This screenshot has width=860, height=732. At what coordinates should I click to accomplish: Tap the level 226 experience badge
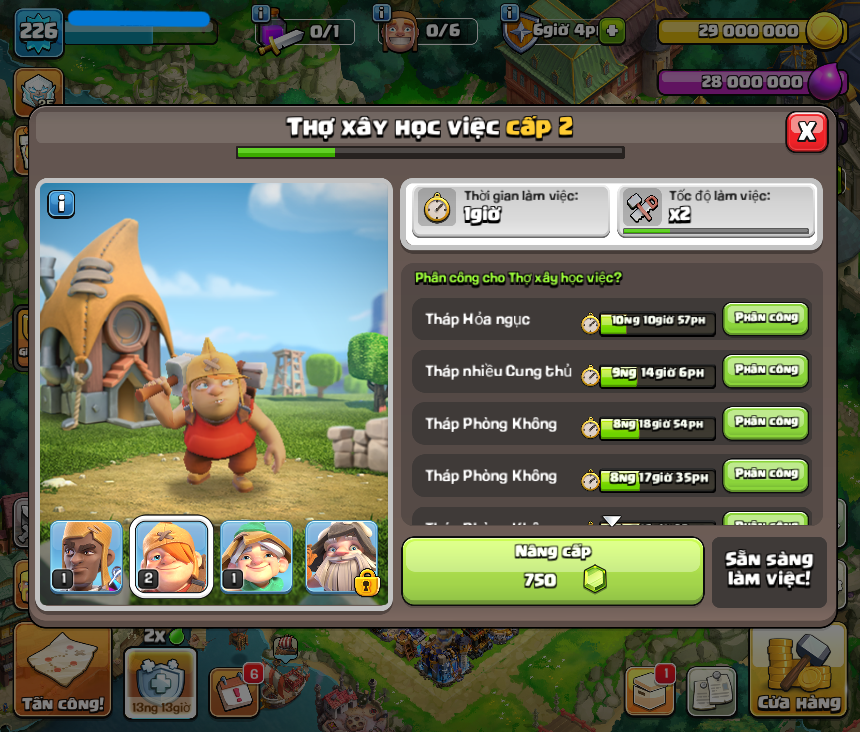click(38, 33)
